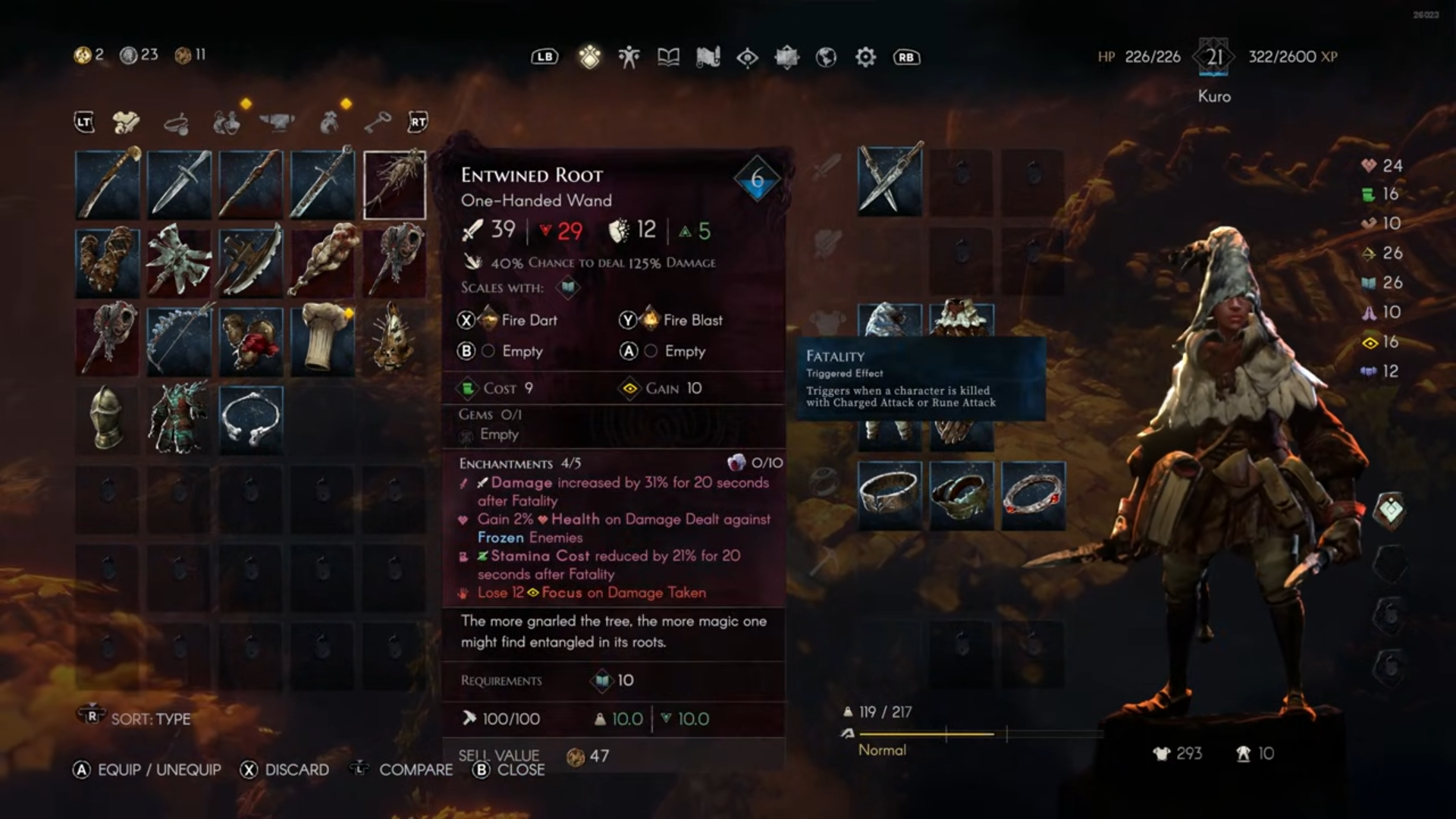Select the double-bladed battle axe
The width and height of the screenshot is (1456, 819).
[179, 262]
